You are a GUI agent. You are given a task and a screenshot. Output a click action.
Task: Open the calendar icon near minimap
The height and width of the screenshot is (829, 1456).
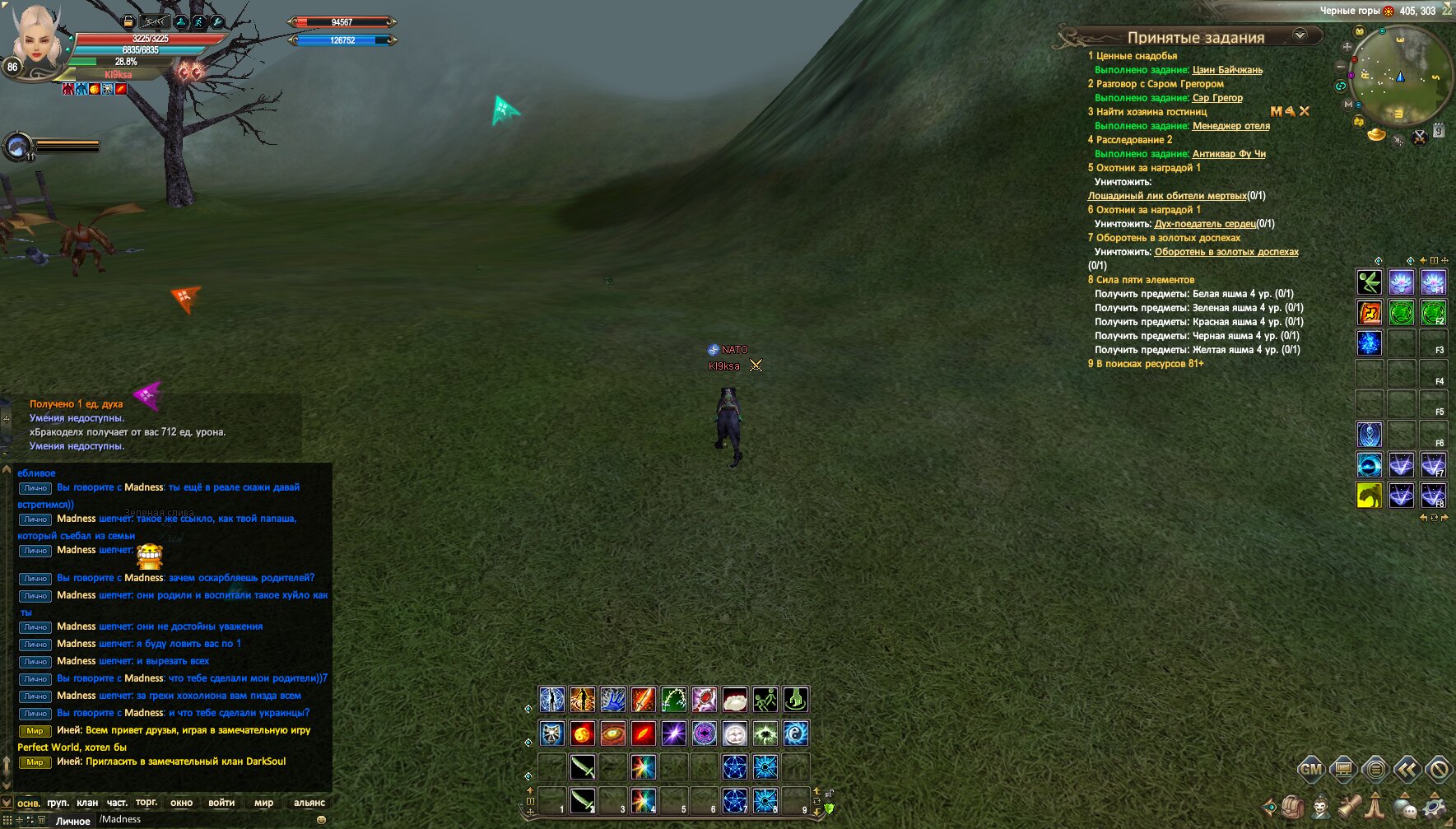pos(1439,130)
